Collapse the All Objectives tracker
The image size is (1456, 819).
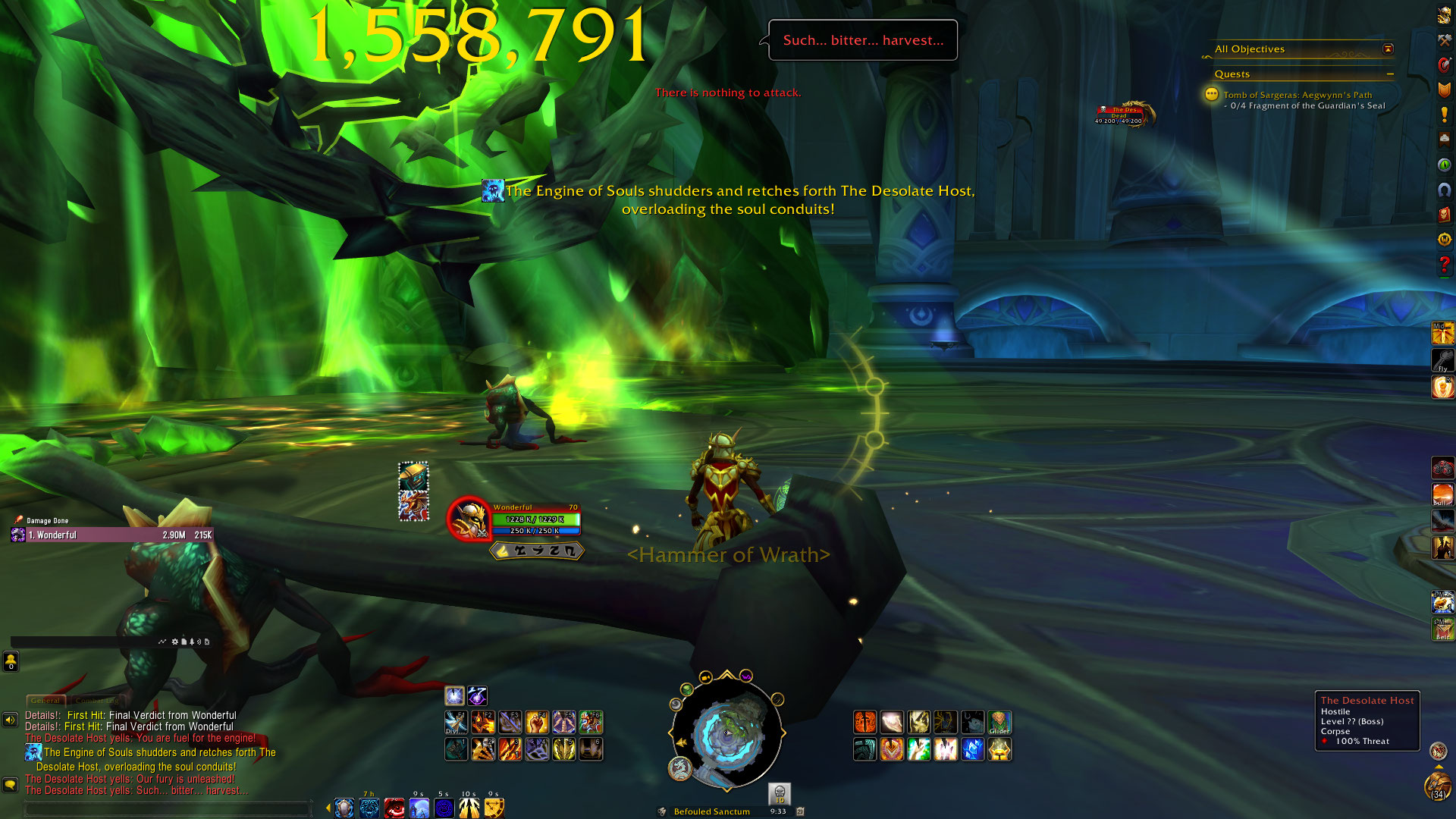1388,49
